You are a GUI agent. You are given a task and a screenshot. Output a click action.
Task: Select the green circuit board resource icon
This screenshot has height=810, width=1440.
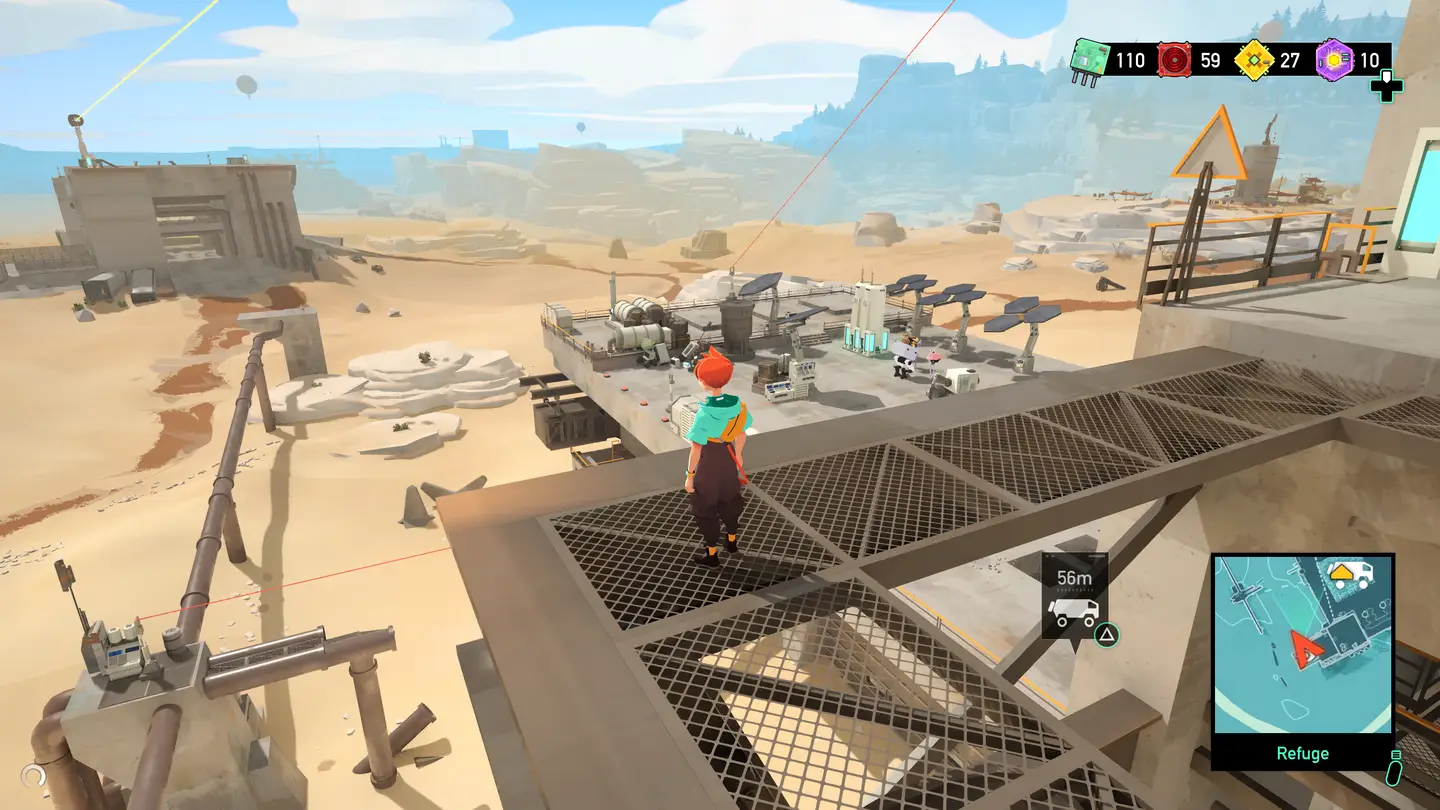pos(1086,58)
